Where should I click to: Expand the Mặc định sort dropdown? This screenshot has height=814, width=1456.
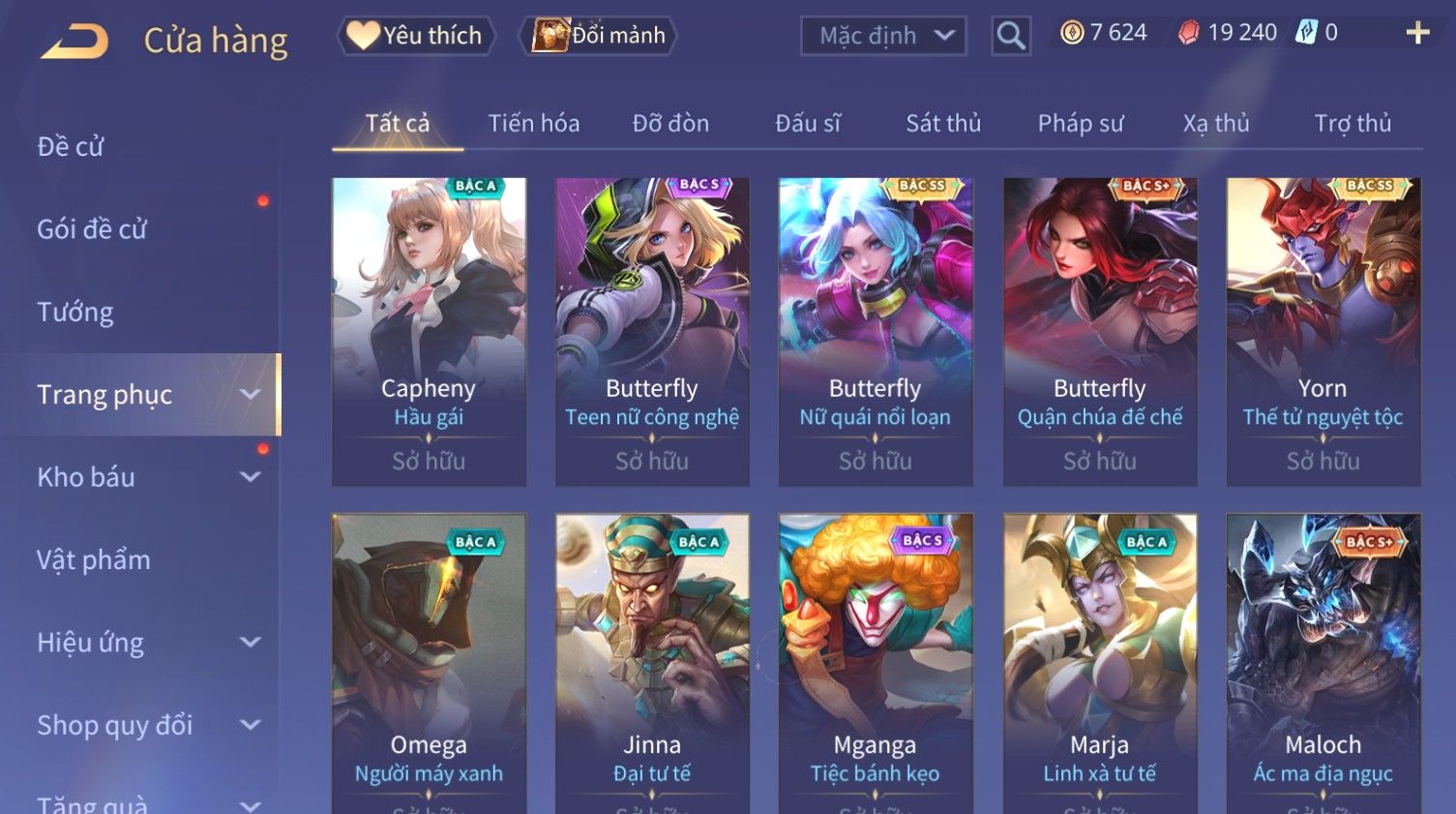click(x=882, y=36)
